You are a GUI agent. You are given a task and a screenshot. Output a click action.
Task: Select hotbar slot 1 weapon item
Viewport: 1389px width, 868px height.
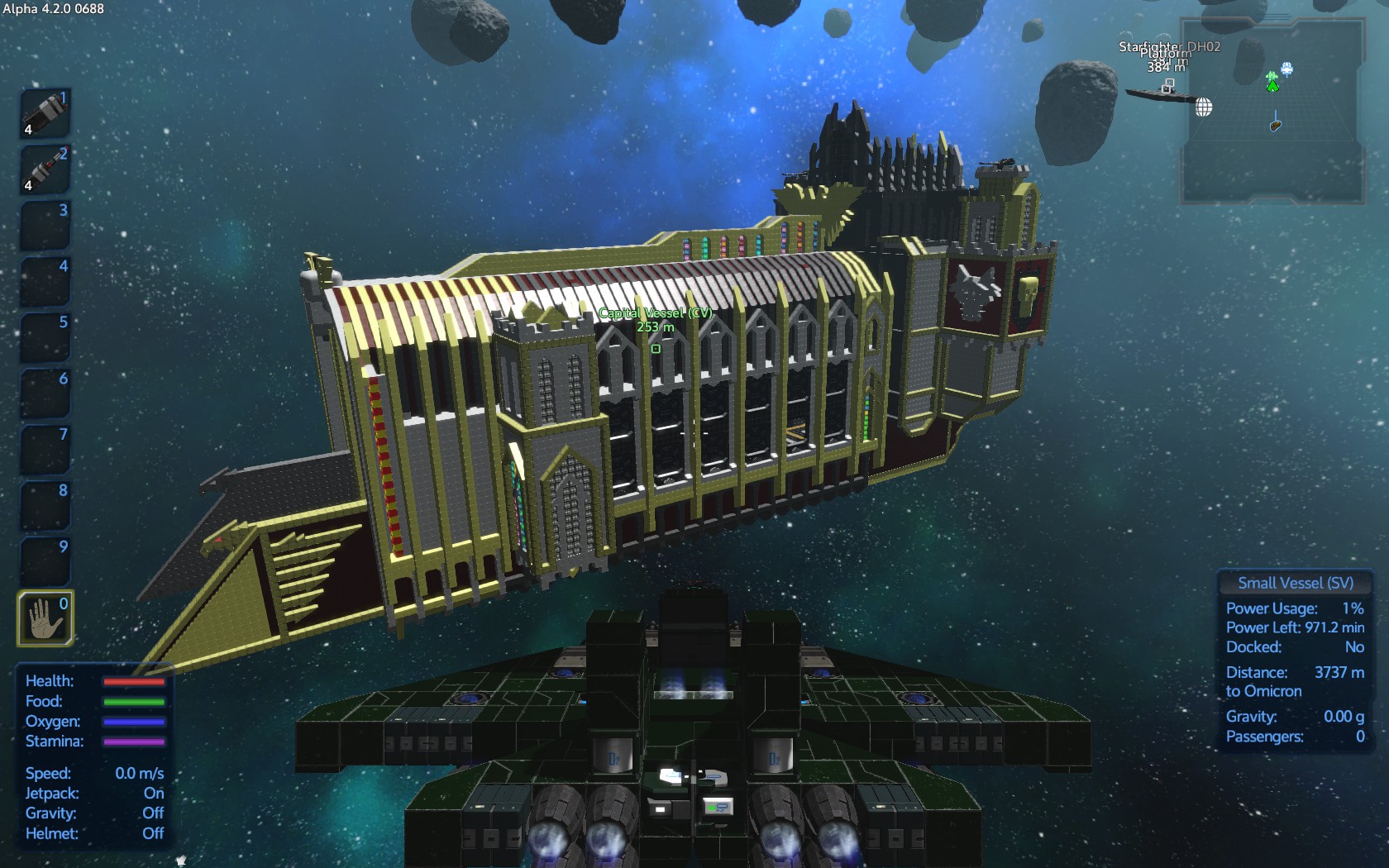[x=45, y=113]
